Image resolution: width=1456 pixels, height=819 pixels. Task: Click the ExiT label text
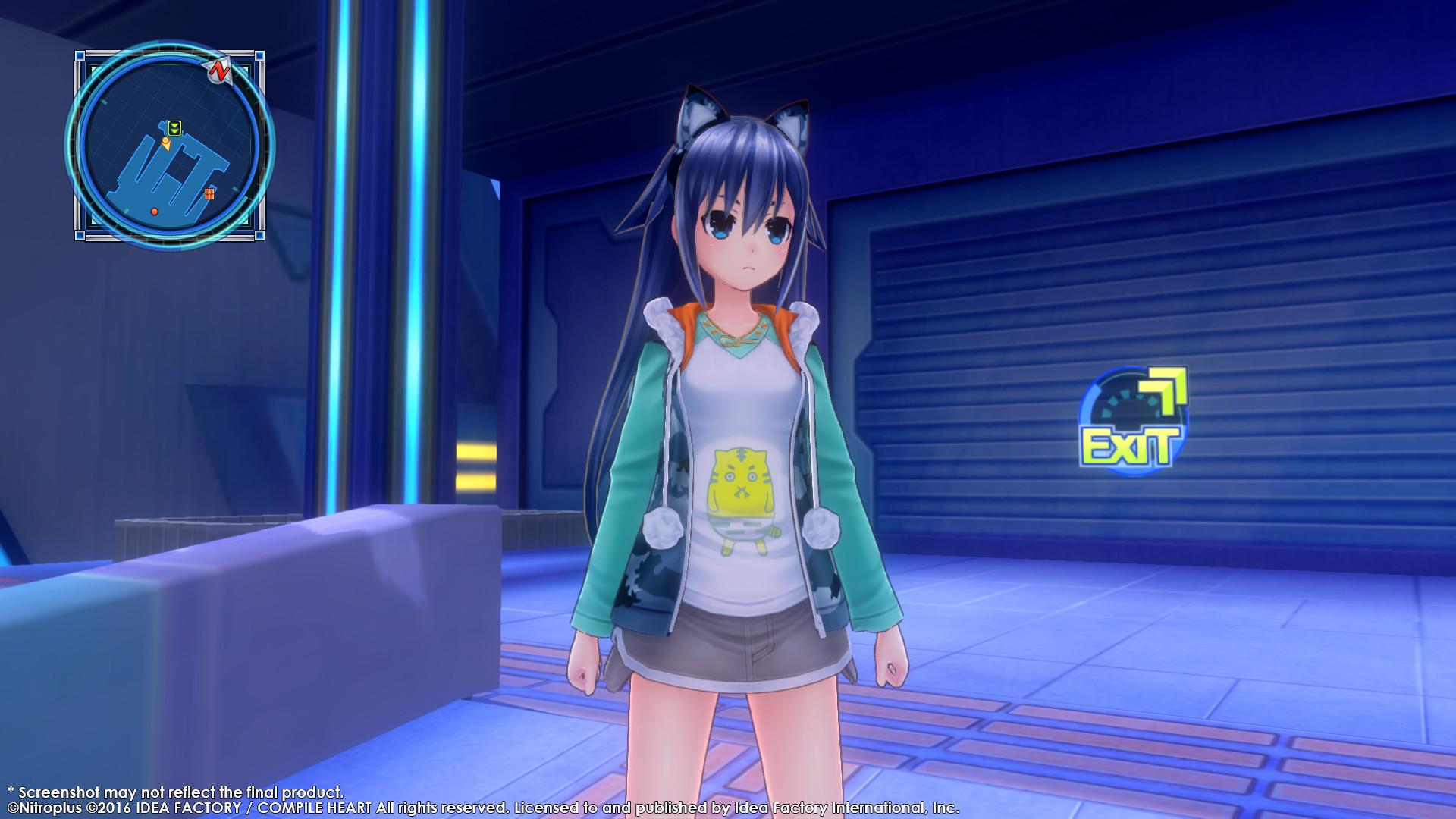pyautogui.click(x=1129, y=445)
